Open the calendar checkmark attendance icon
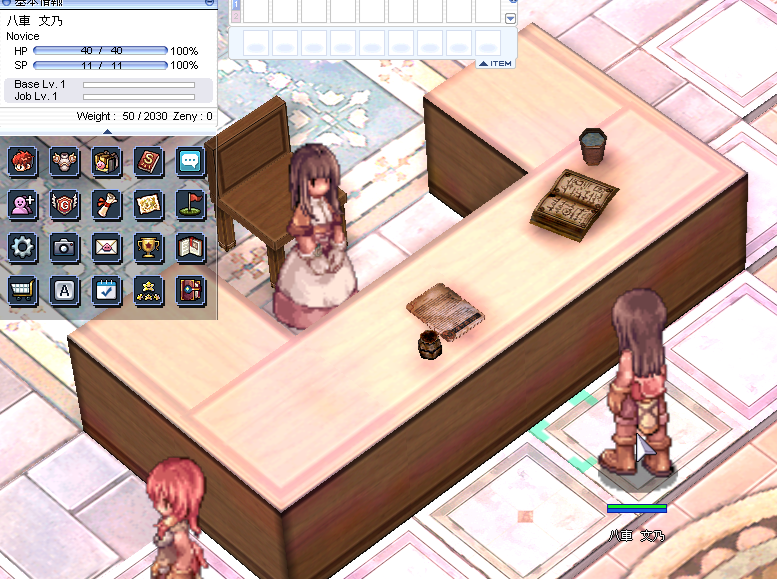 (106, 290)
